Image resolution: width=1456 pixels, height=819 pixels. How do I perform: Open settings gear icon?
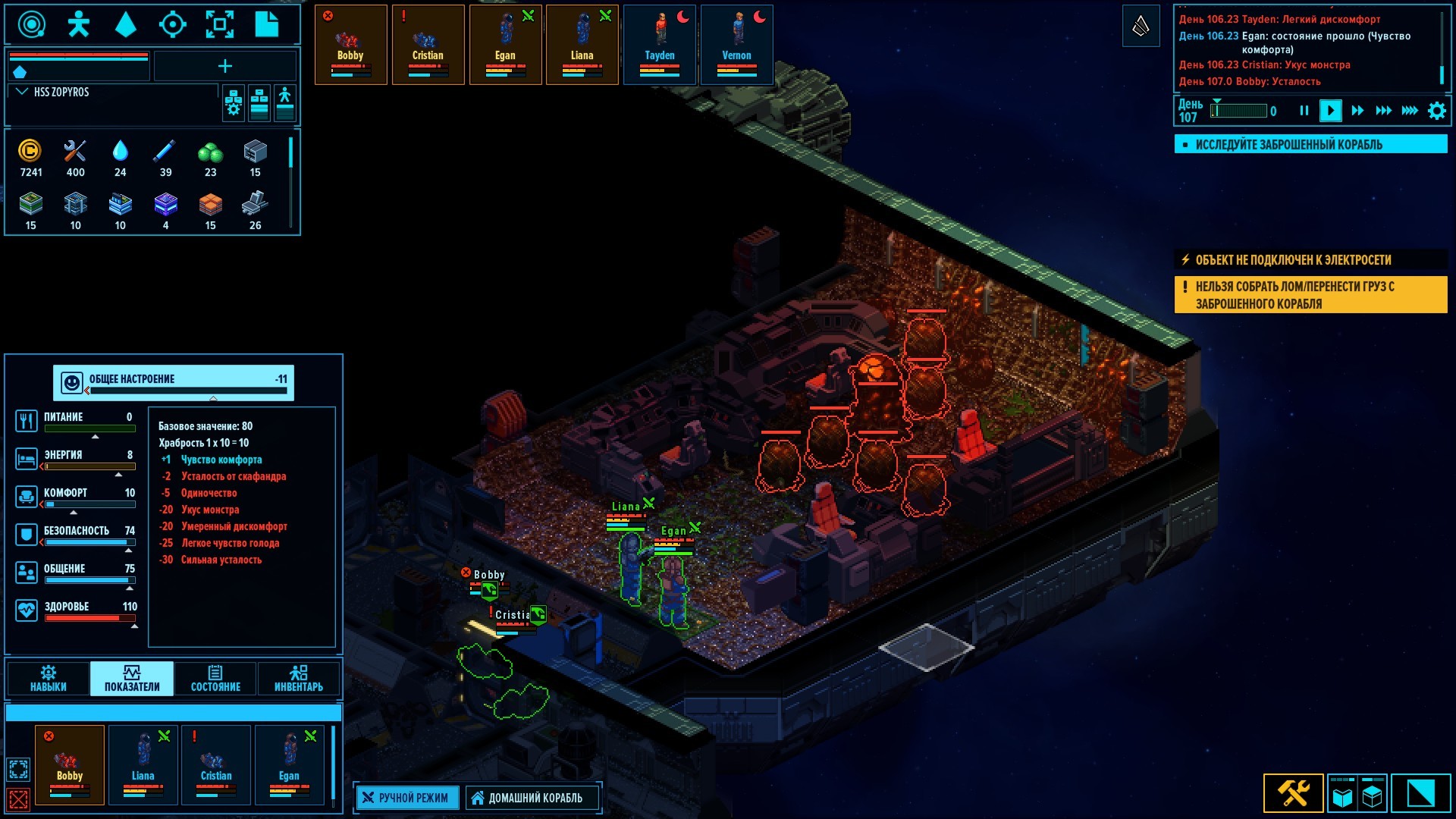tap(1436, 111)
